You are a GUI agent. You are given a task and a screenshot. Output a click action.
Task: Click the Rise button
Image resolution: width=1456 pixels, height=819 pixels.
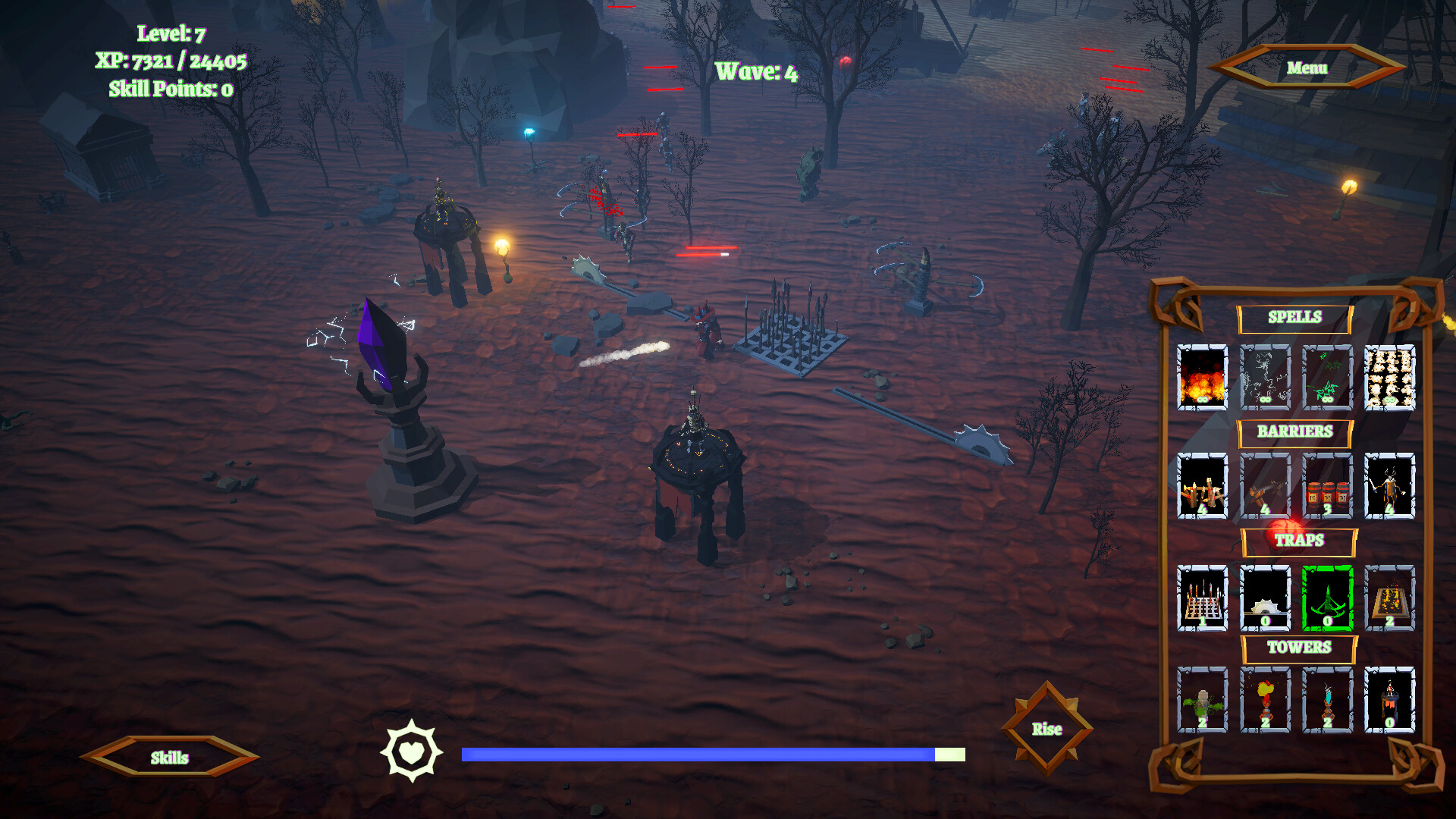[x=1046, y=729]
